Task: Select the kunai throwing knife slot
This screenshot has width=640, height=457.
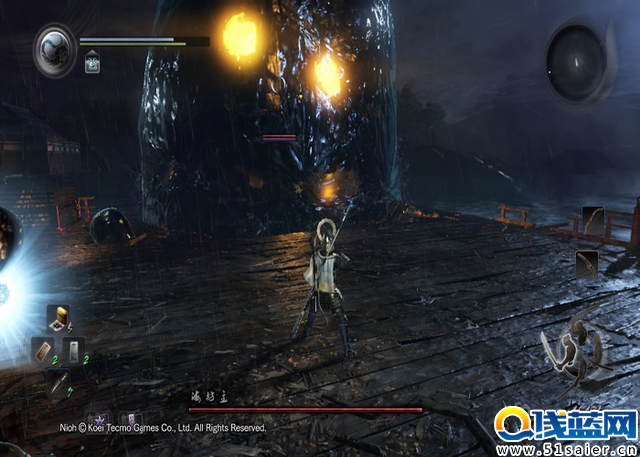Action: pos(58,383)
